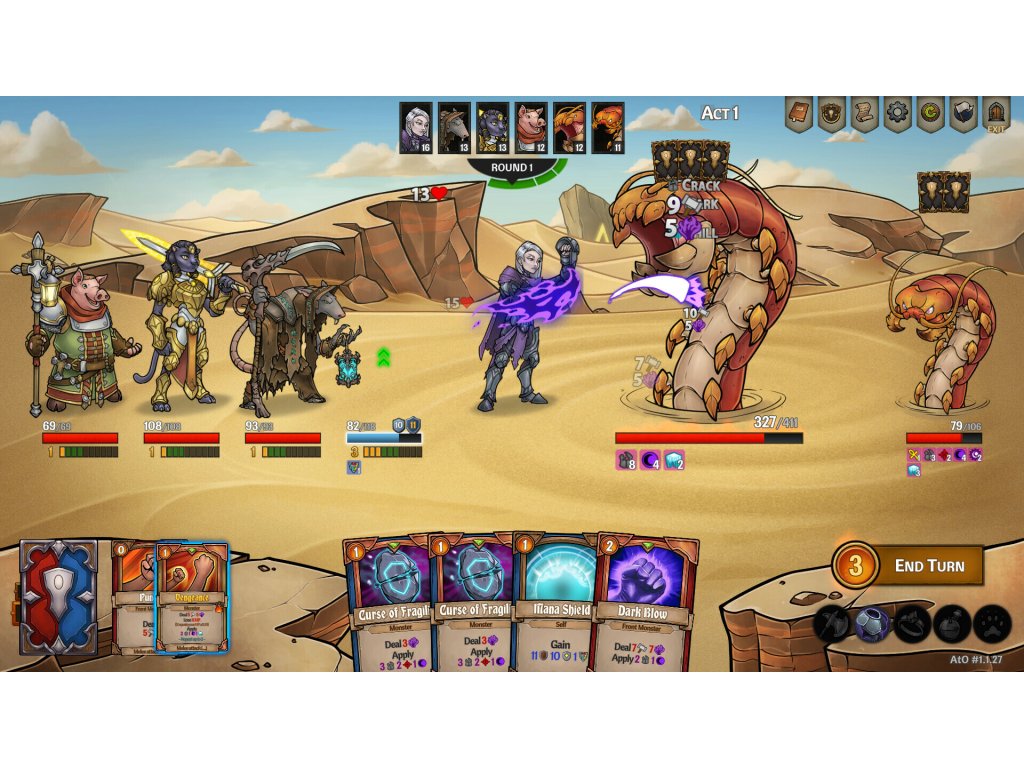Screen dimensions: 1024x768
Task: Click the axe weapon equipment slot
Action: [x=832, y=624]
